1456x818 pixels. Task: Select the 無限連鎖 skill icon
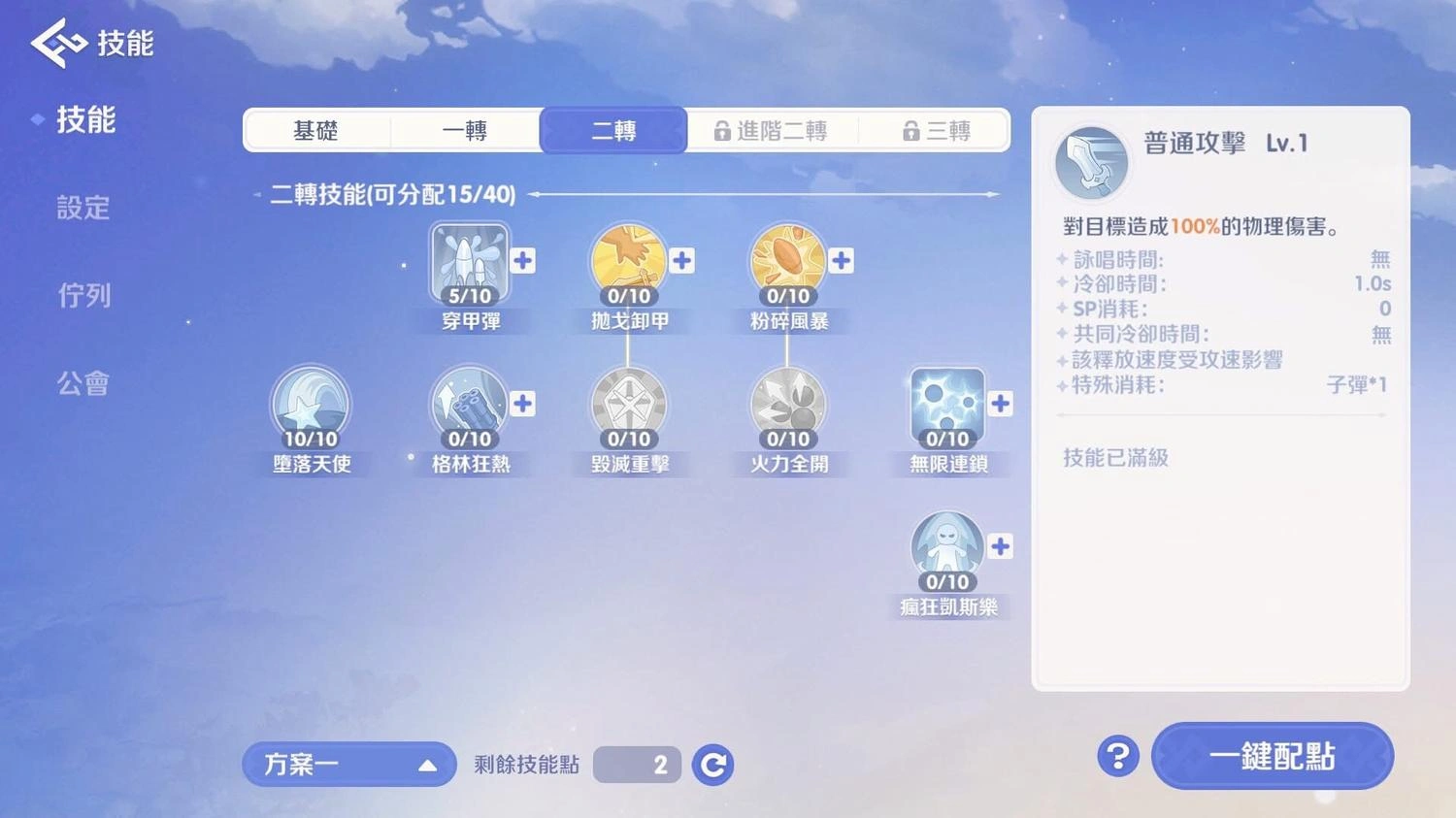pos(946,405)
